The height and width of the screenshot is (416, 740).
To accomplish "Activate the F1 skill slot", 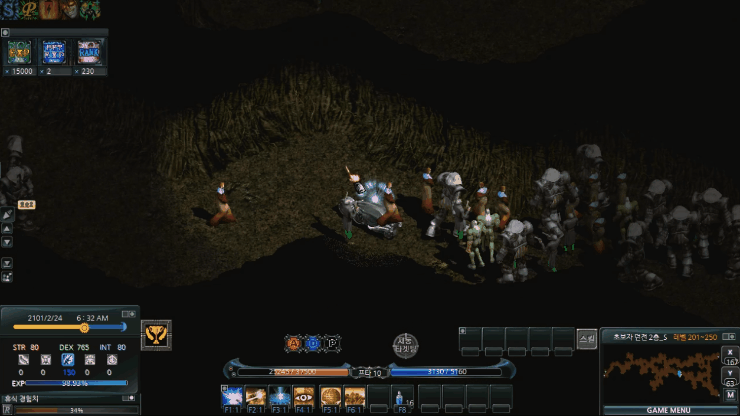I will click(231, 397).
